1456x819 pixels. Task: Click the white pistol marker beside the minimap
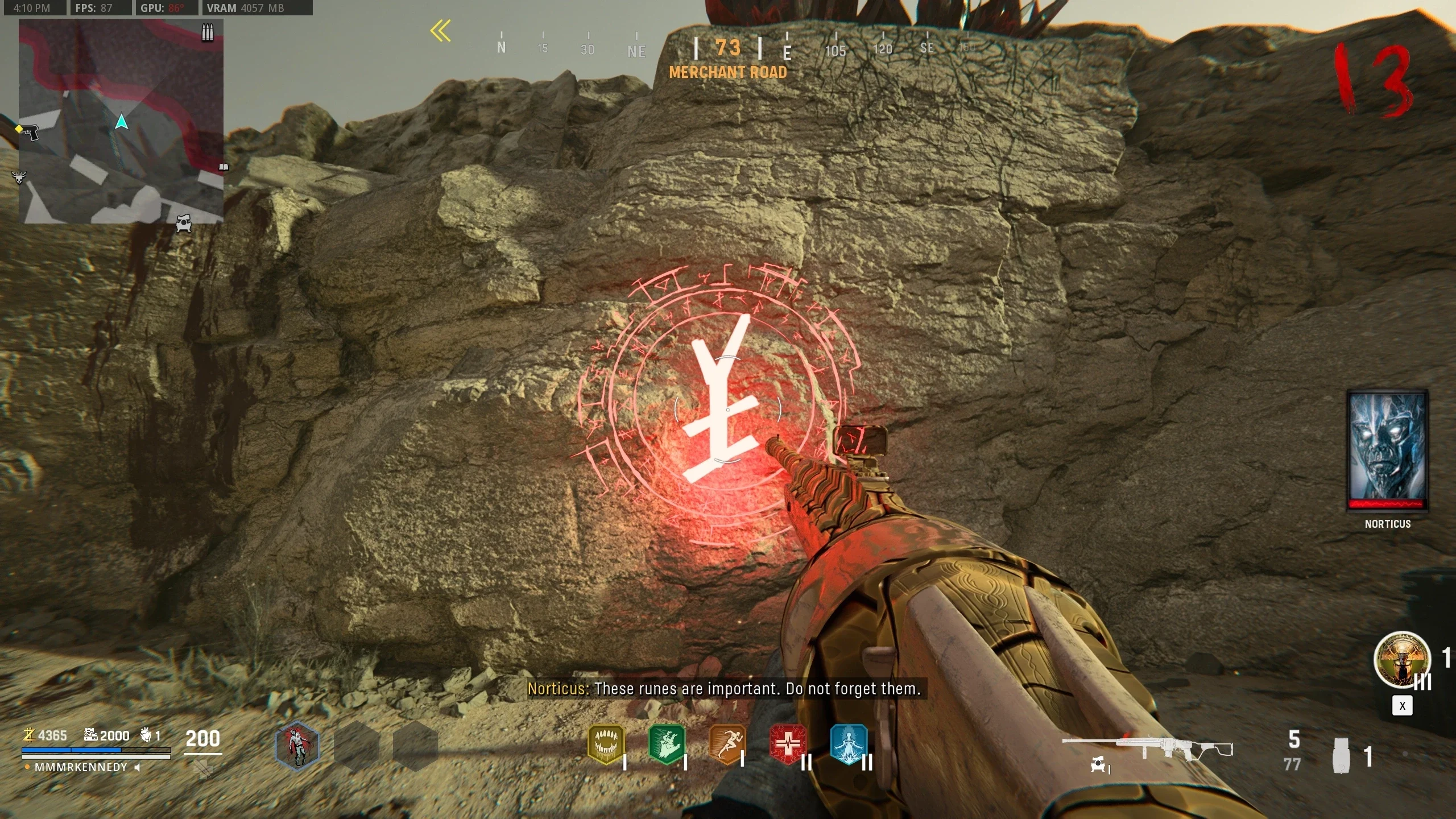(28, 132)
